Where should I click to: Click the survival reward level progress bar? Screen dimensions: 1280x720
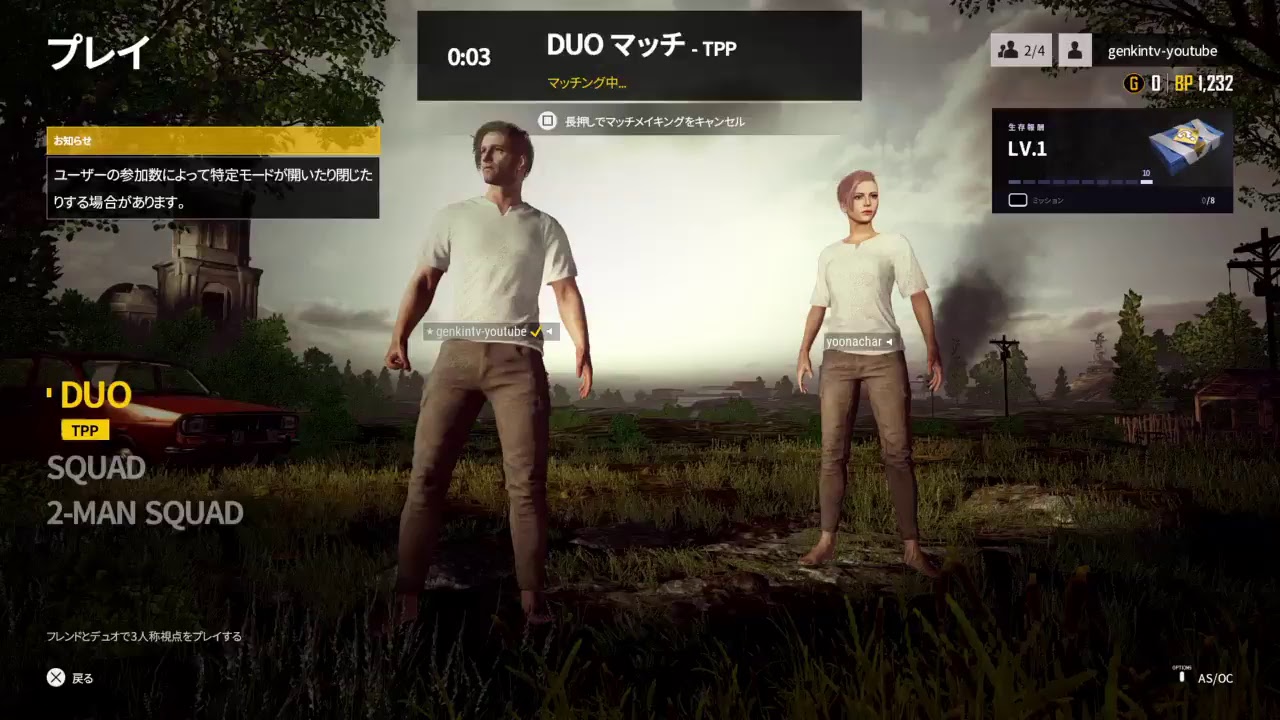pyautogui.click(x=1080, y=182)
